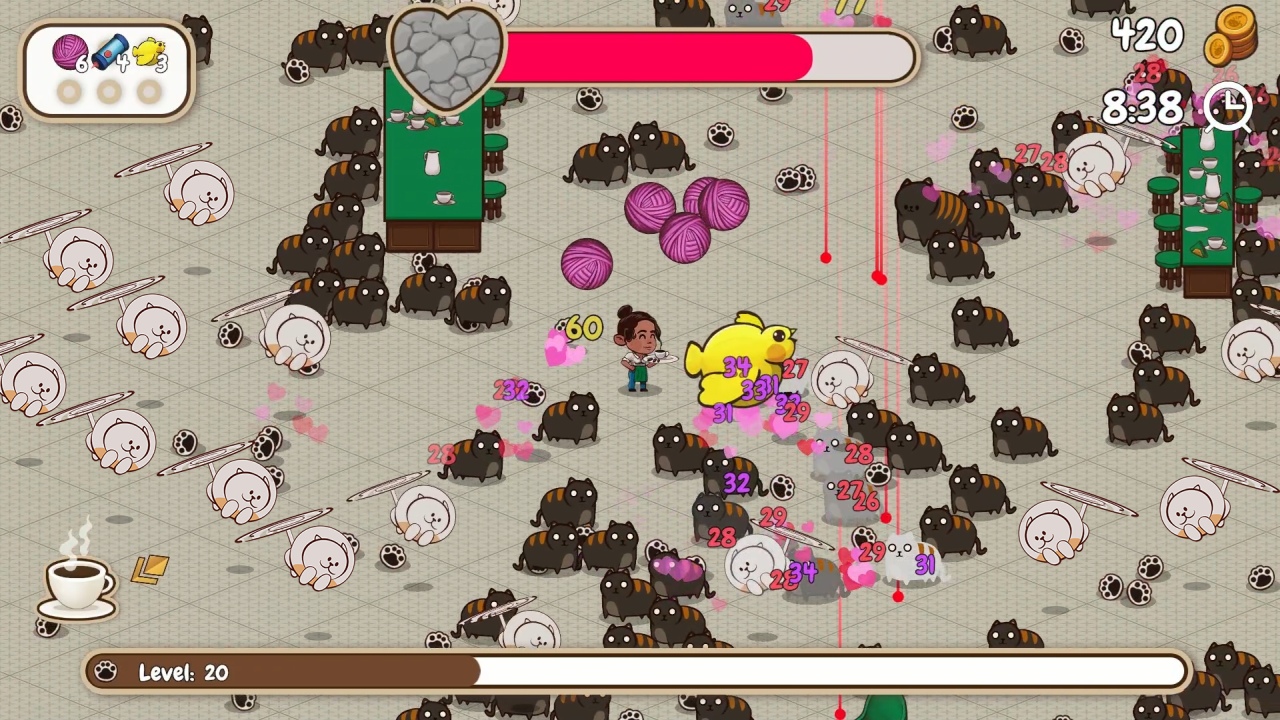Select the yellow fish item slot

click(148, 55)
